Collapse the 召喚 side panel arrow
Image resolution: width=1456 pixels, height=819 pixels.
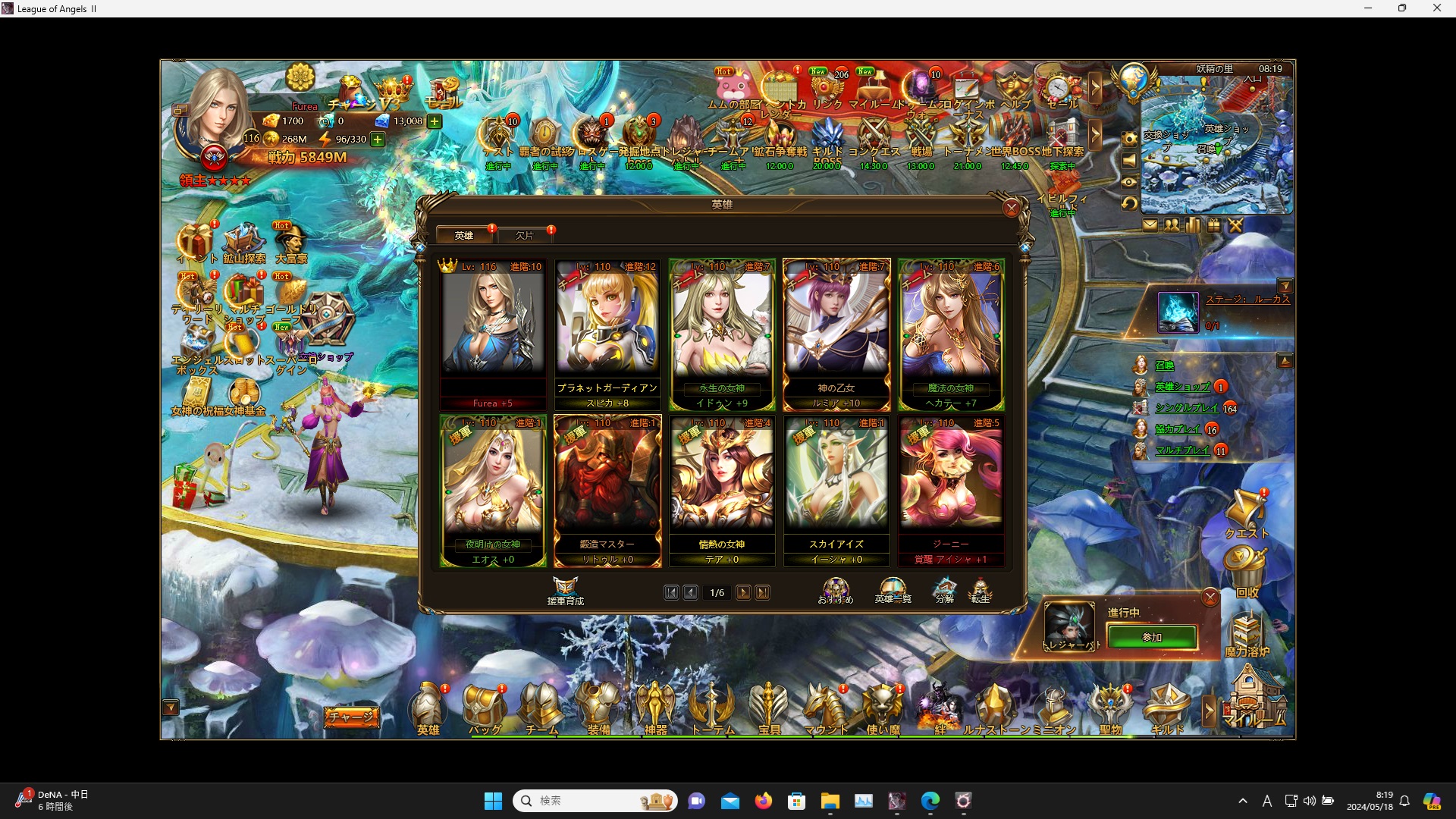click(x=1284, y=361)
